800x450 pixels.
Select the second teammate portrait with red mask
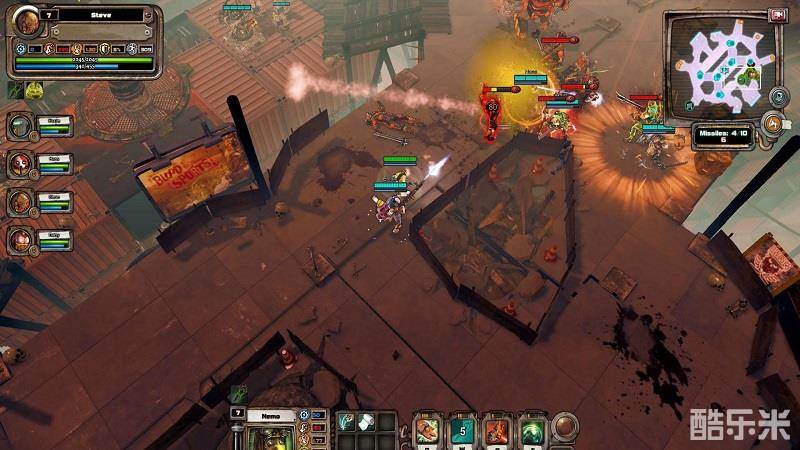(x=20, y=164)
